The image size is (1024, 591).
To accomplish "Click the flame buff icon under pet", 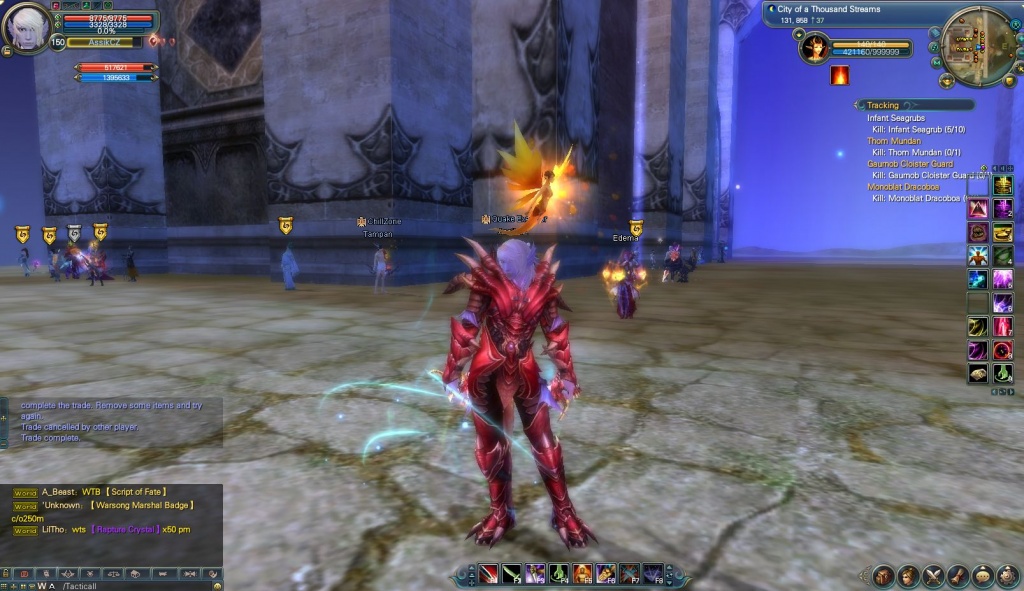I will pyautogui.click(x=840, y=75).
